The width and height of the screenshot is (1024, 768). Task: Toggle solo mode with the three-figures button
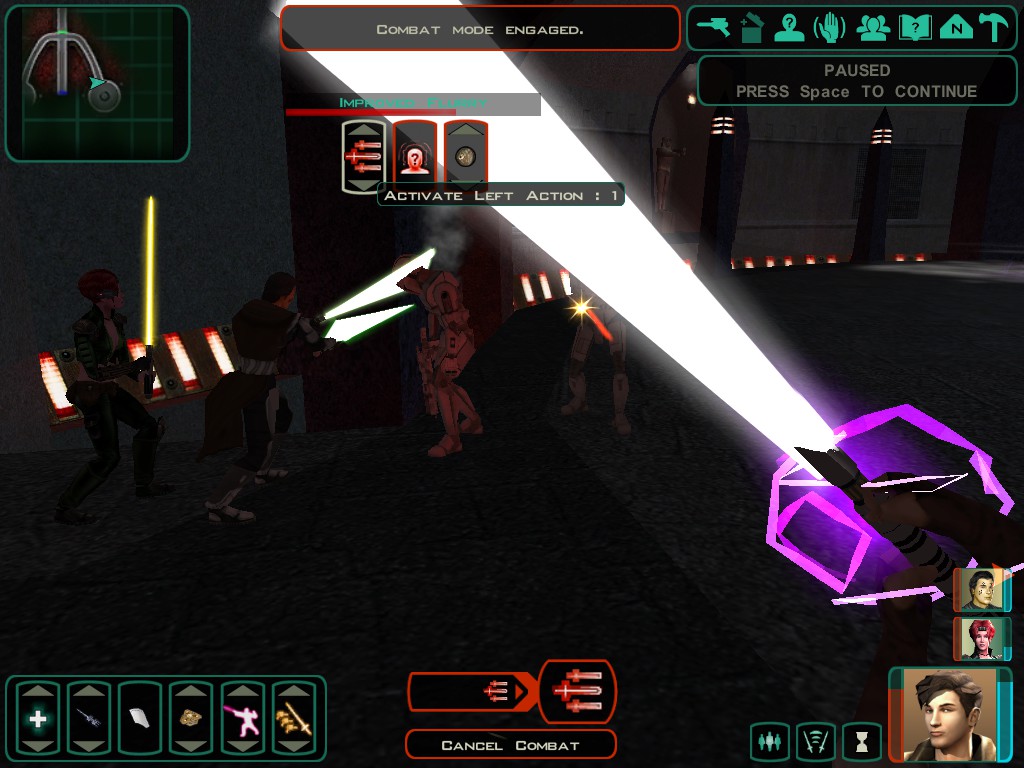(x=769, y=741)
